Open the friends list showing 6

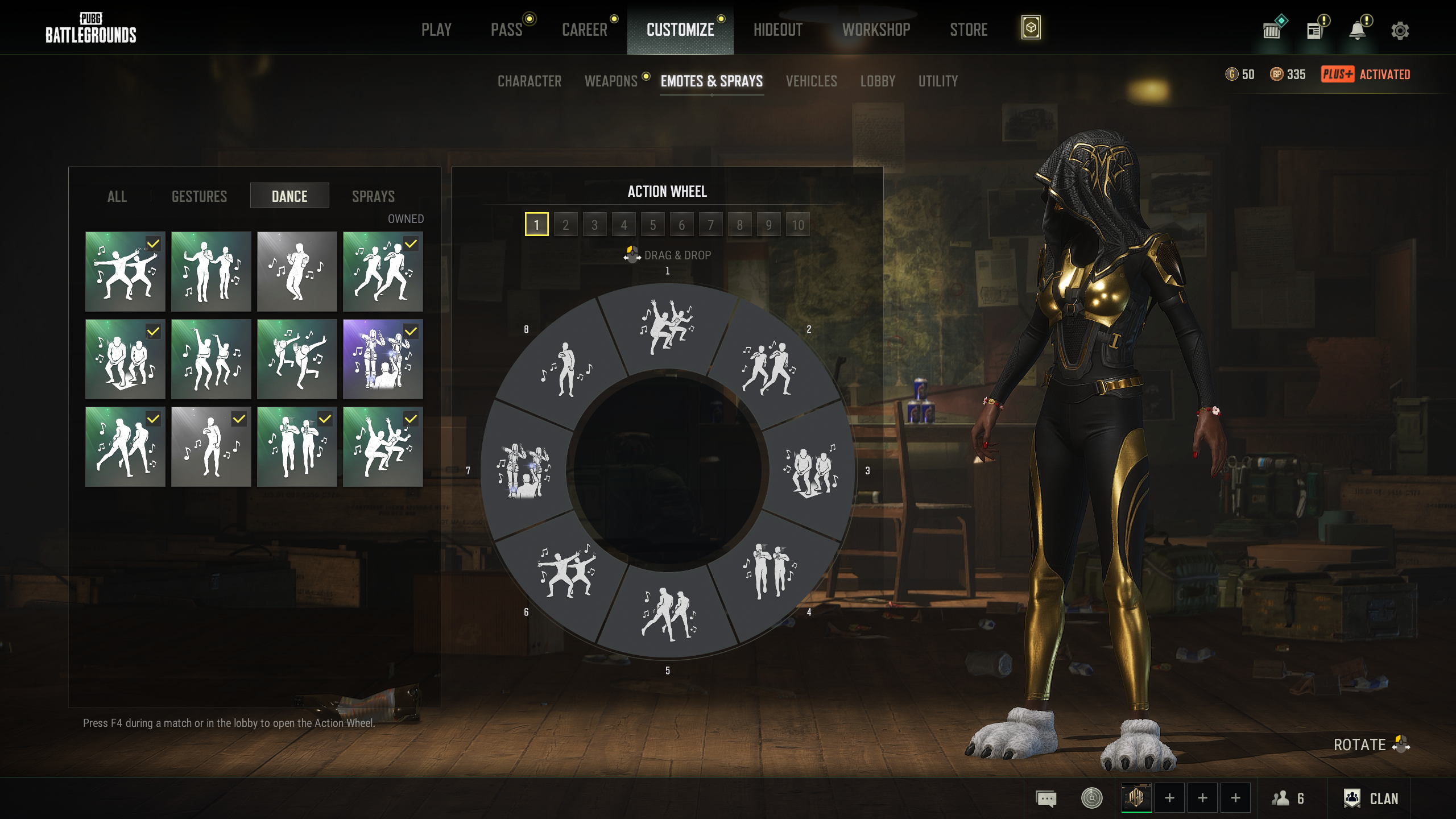click(x=1288, y=799)
